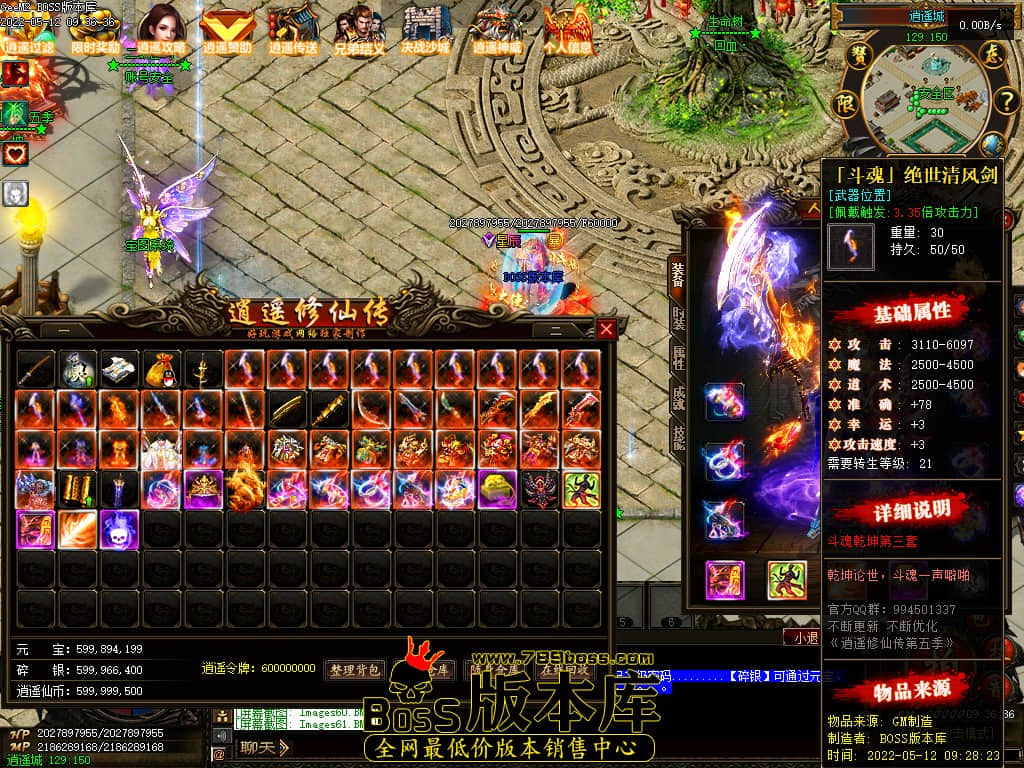Open the 逍遥过滤 top menu icon

click(28, 31)
